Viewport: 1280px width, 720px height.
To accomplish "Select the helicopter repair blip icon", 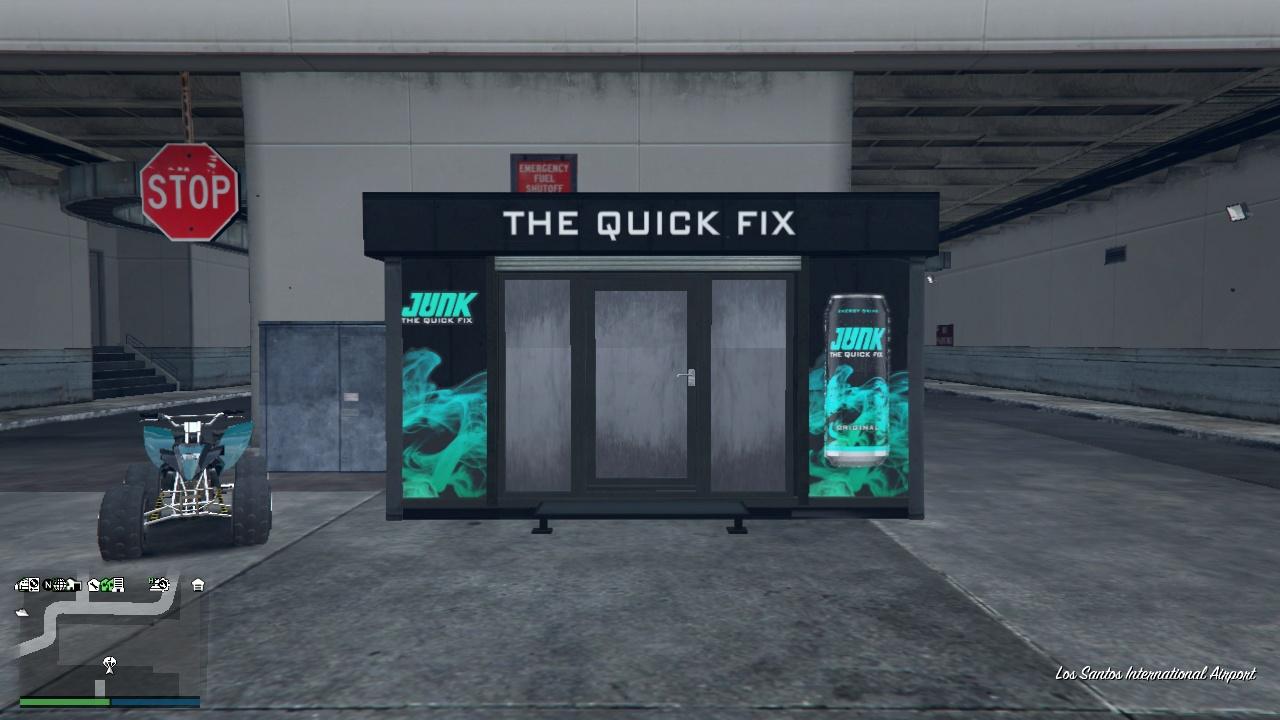I will coord(160,585).
